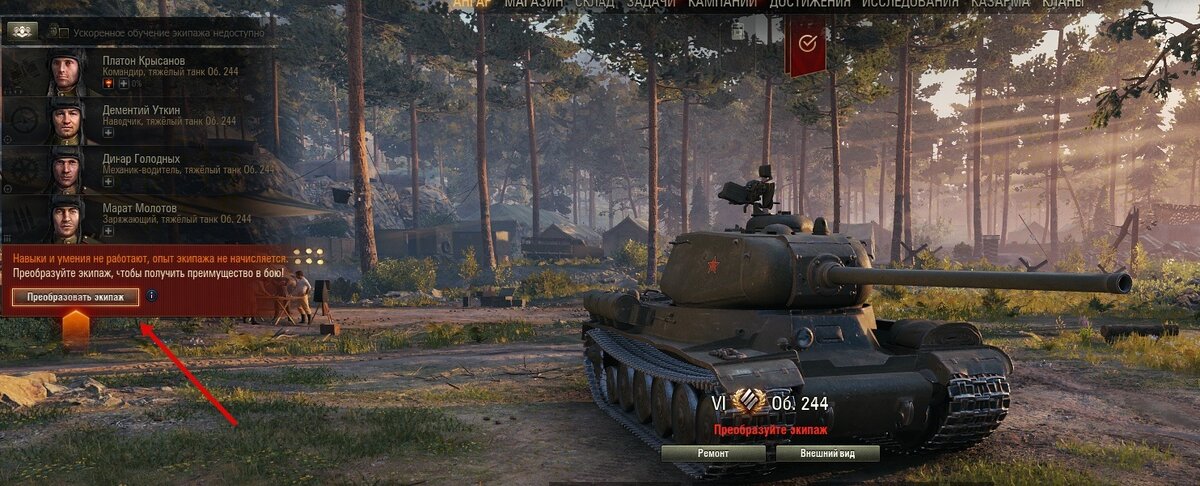Screen dimensions: 1200x486
Task: Open Внешний вид customization
Action: point(826,453)
